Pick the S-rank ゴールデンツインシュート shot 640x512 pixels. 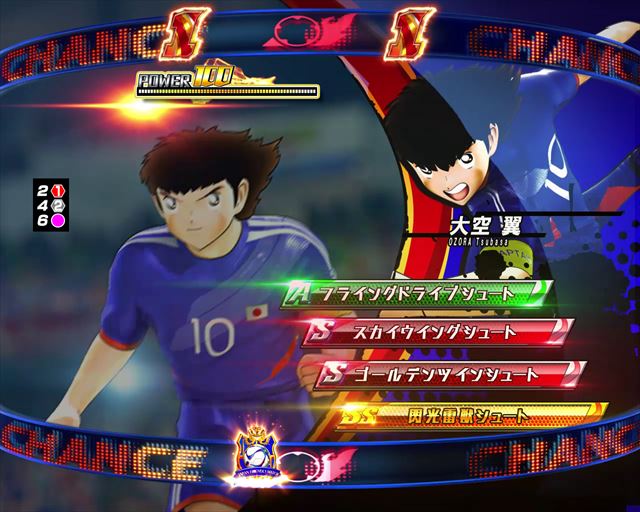448,374
